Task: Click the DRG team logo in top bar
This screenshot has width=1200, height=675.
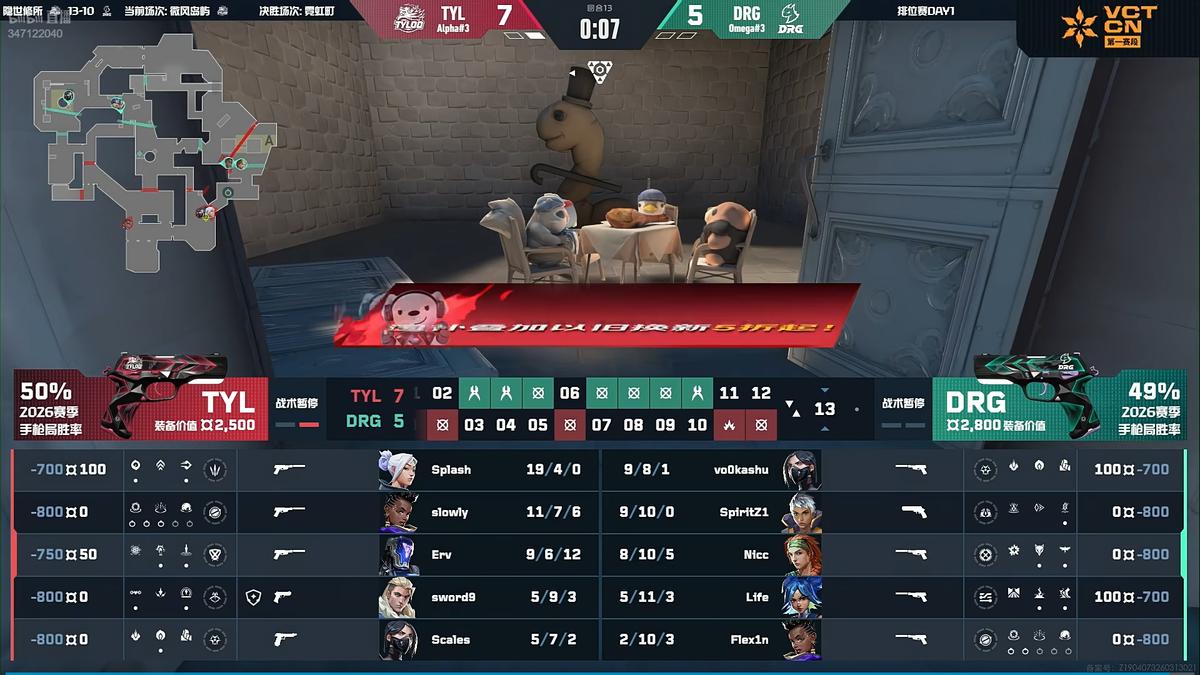Action: click(791, 20)
